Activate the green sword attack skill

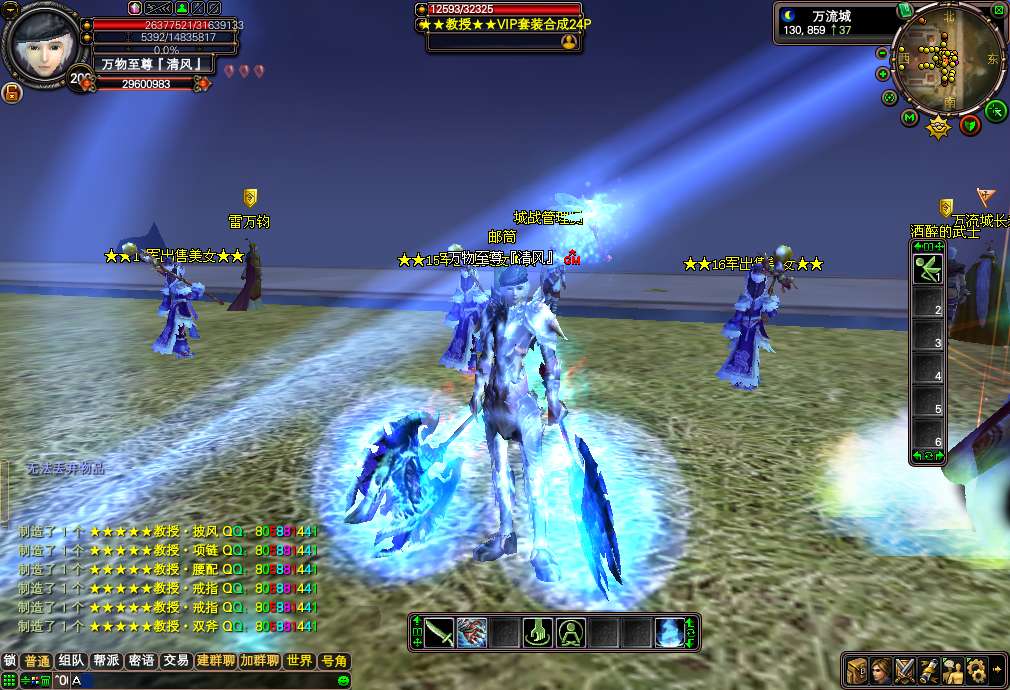439,632
